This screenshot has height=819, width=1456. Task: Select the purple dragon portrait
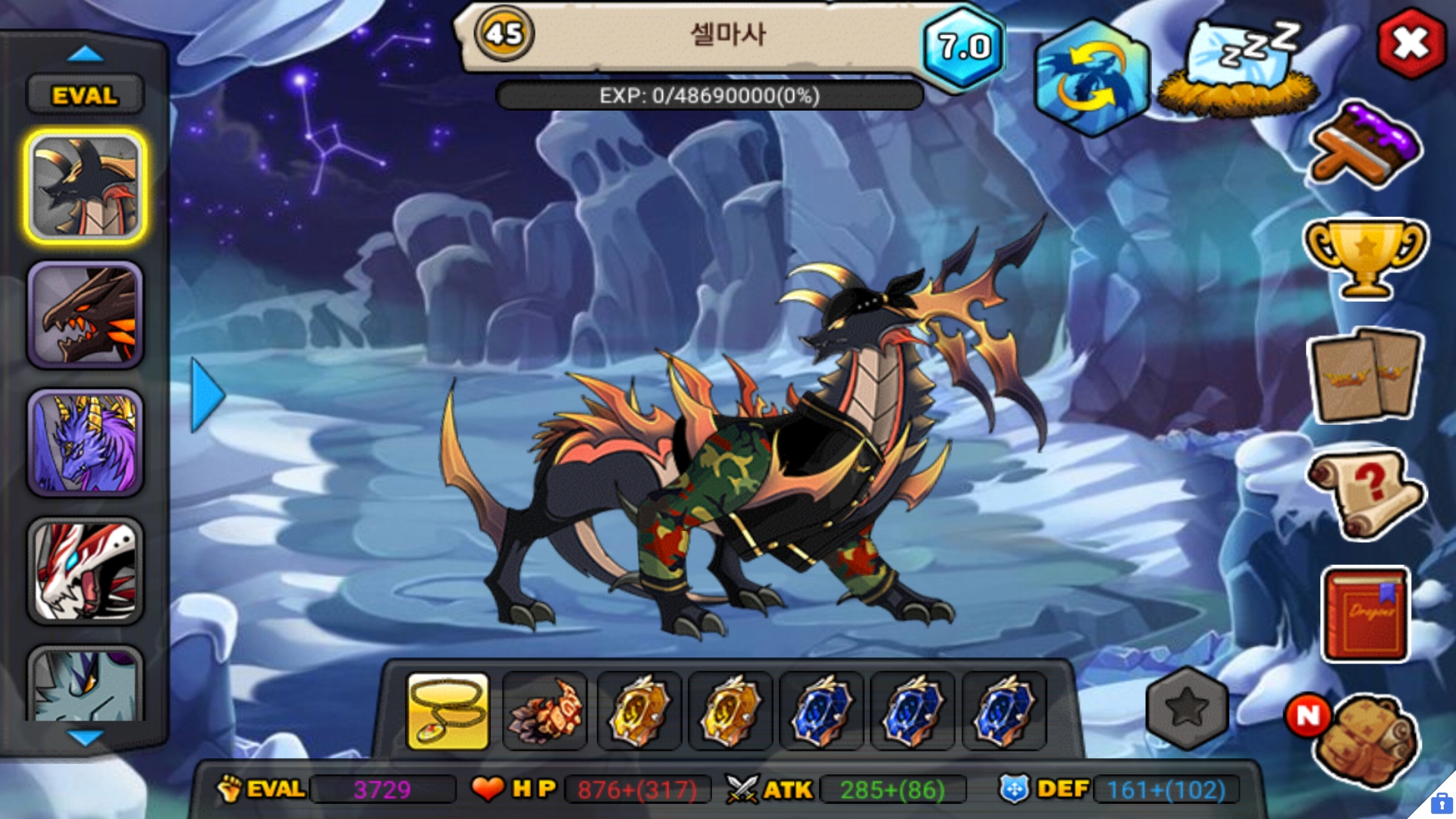(x=85, y=444)
